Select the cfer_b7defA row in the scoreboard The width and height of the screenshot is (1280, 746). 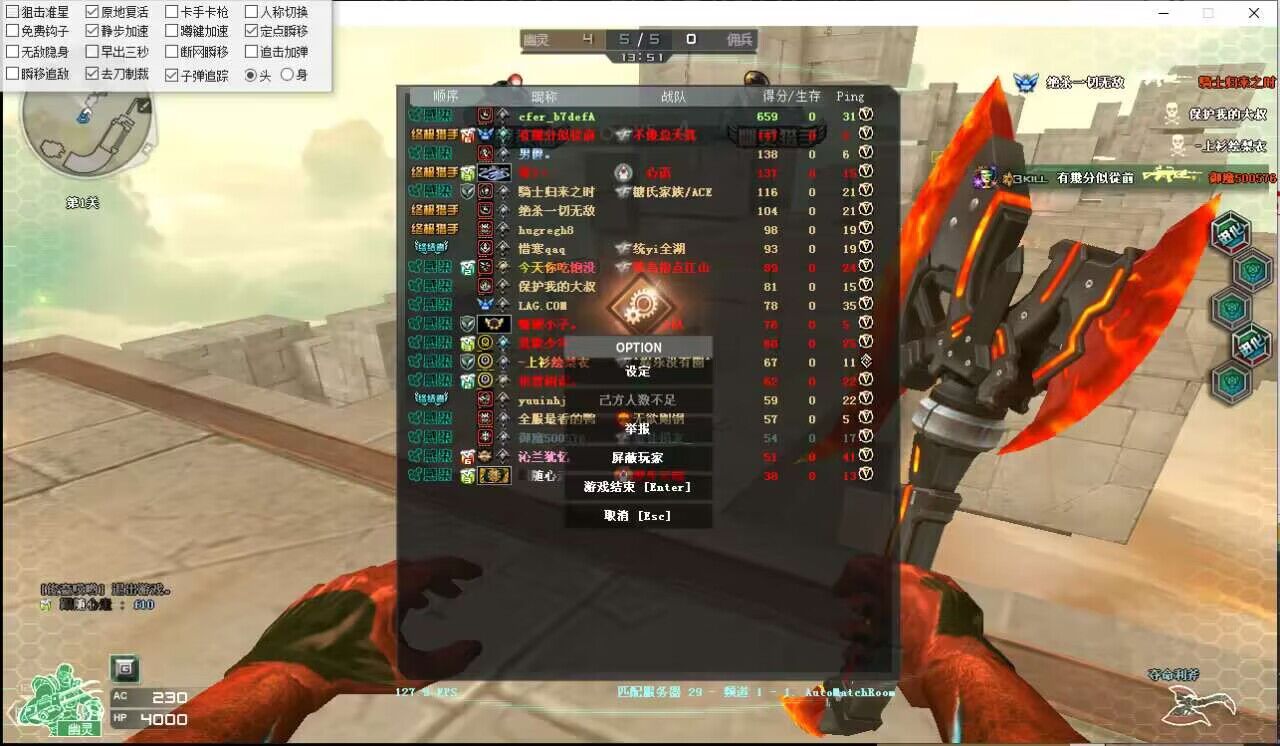pos(555,116)
